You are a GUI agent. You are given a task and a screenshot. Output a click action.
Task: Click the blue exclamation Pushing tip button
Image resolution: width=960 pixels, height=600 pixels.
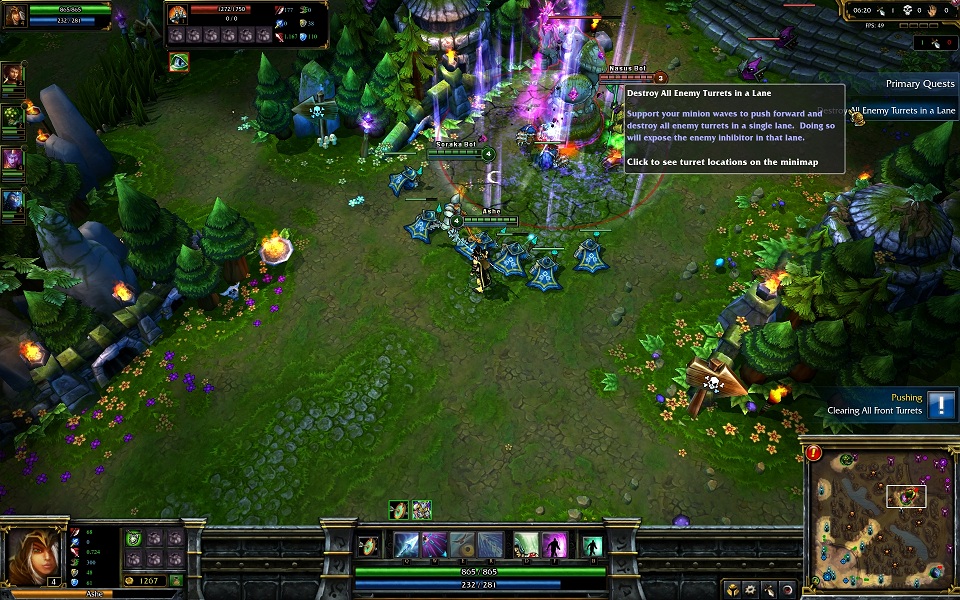pyautogui.click(x=941, y=404)
